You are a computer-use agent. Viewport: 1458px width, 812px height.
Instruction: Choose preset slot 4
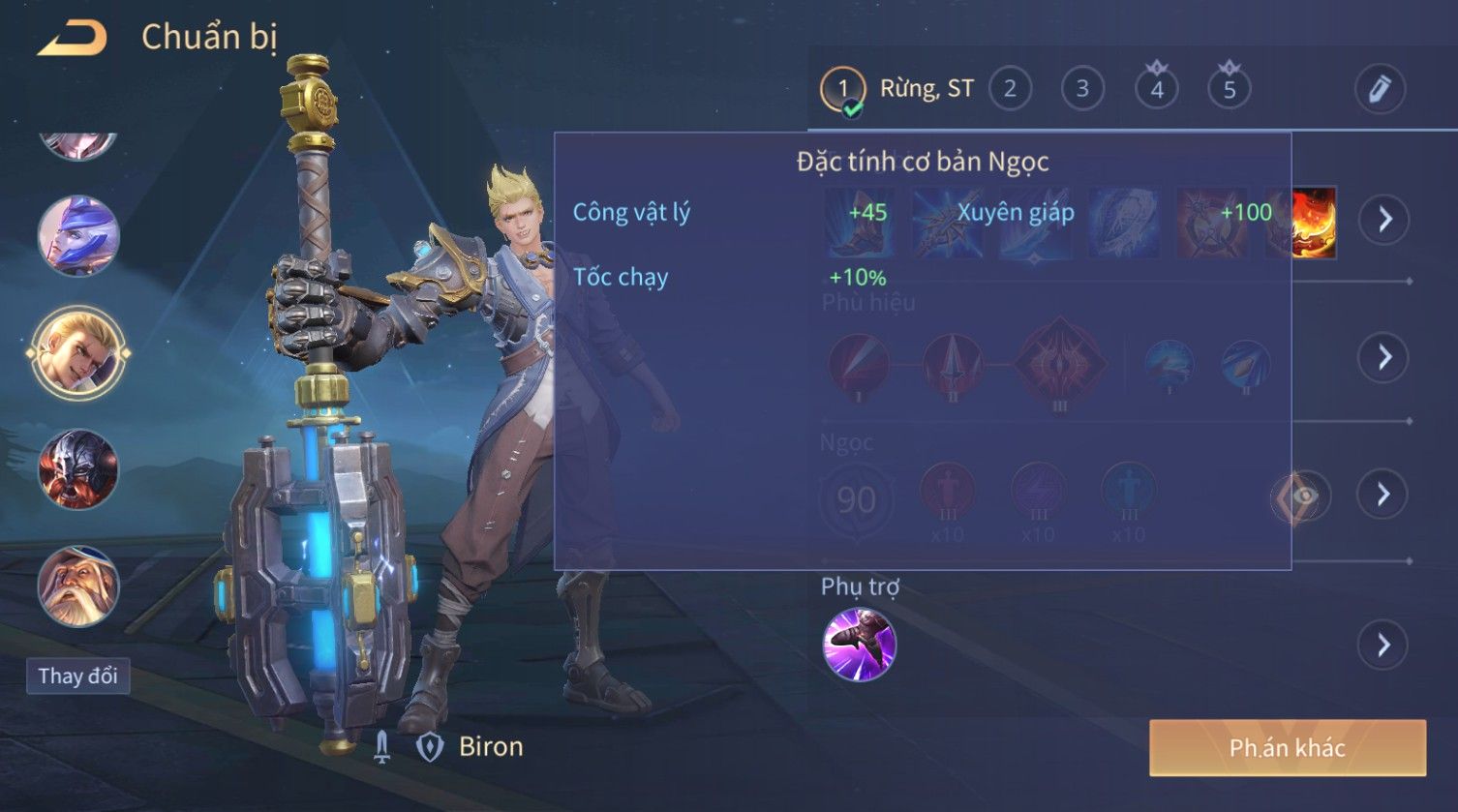(1156, 89)
